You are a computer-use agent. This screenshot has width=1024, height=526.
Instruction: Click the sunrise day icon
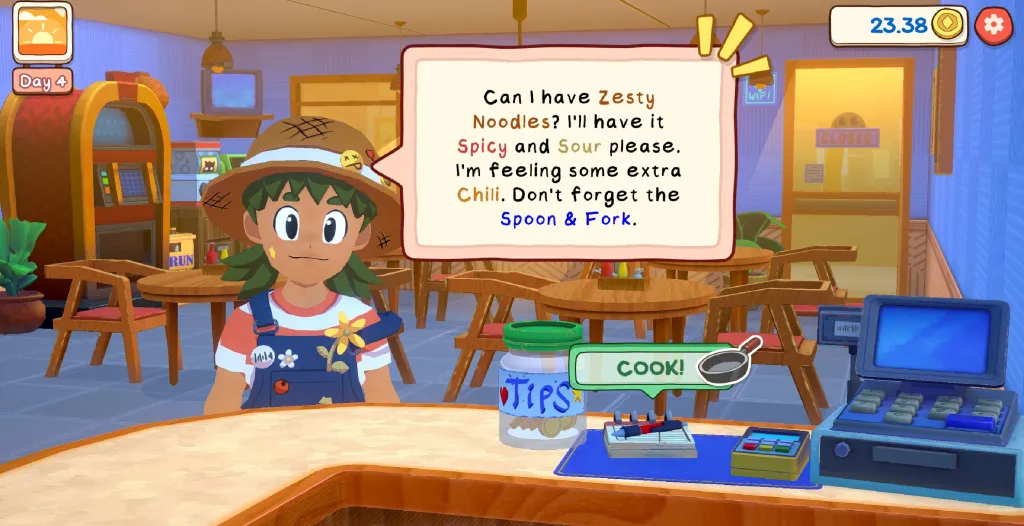point(42,32)
